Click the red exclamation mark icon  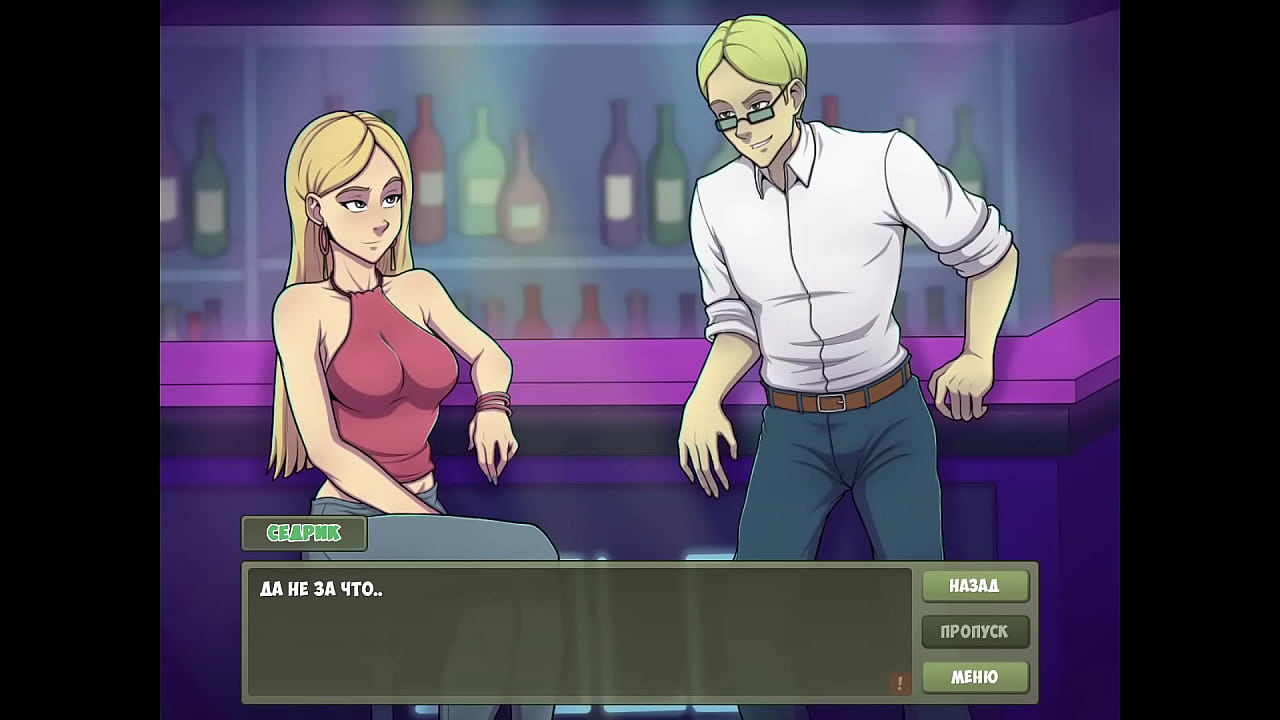click(x=899, y=683)
